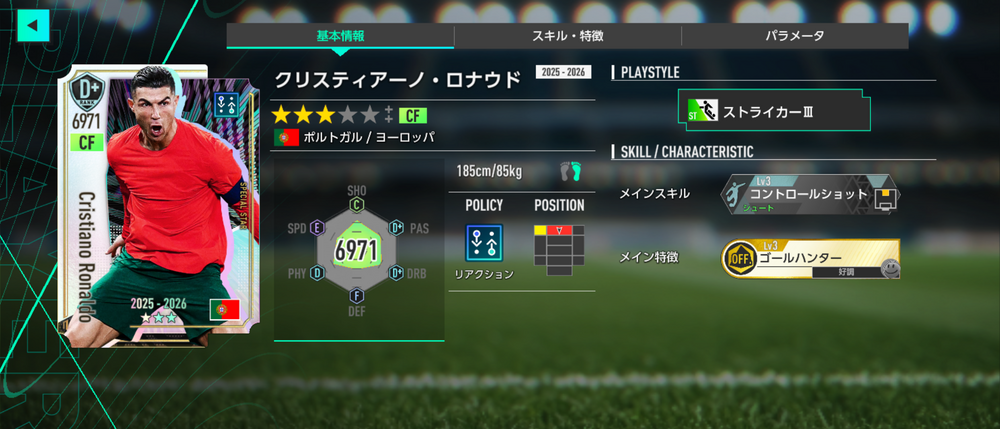1000x429 pixels.
Task: View the ゴールハンター main characteristic
Action: pos(810,258)
